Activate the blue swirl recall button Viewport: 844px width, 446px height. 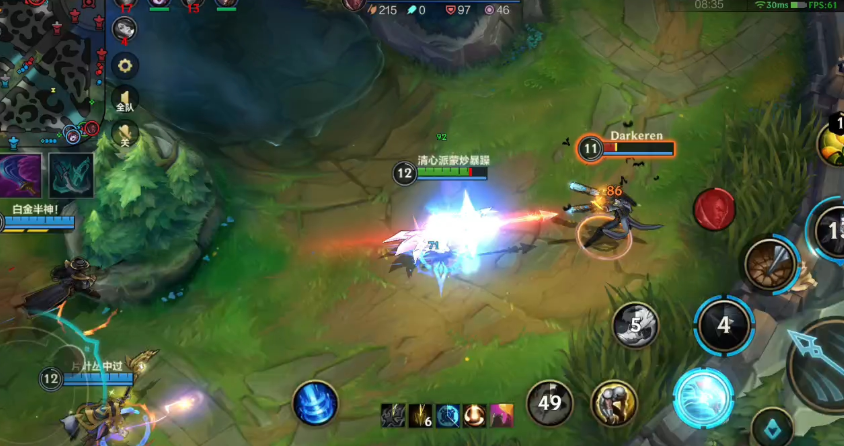point(314,404)
